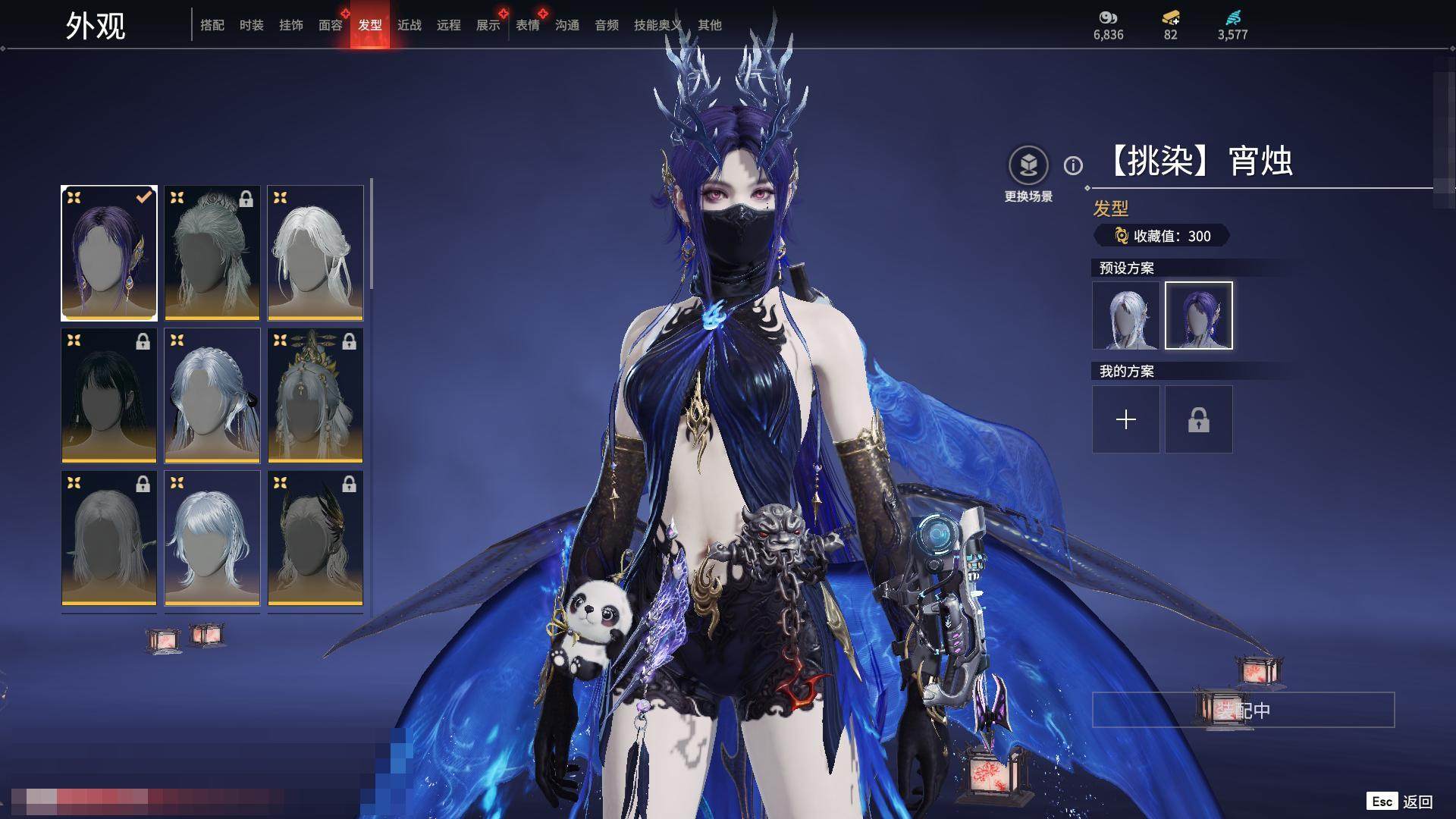Open the 时装 tab
The image size is (1456, 819).
tap(251, 25)
